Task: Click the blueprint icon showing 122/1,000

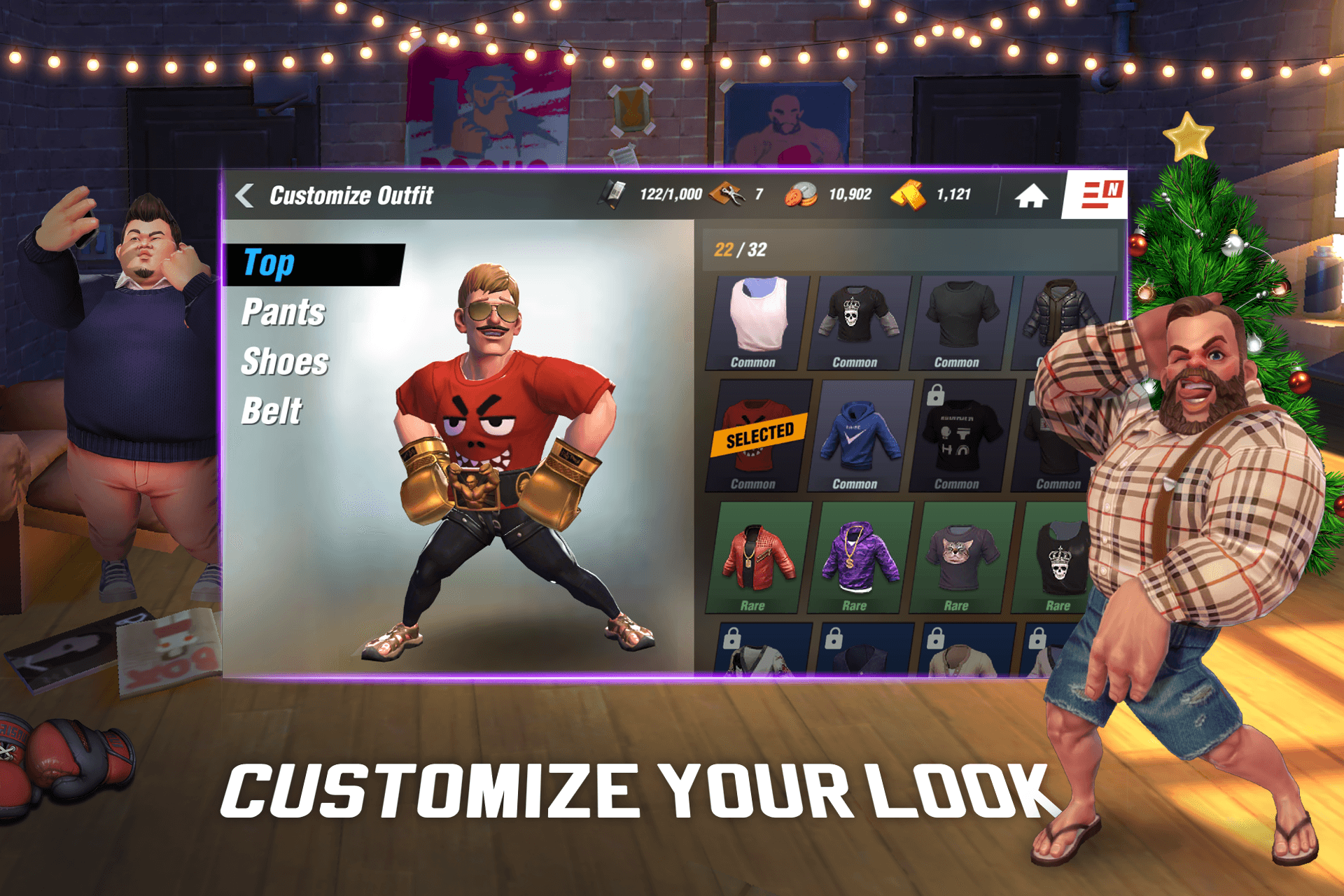Action: click(x=612, y=194)
